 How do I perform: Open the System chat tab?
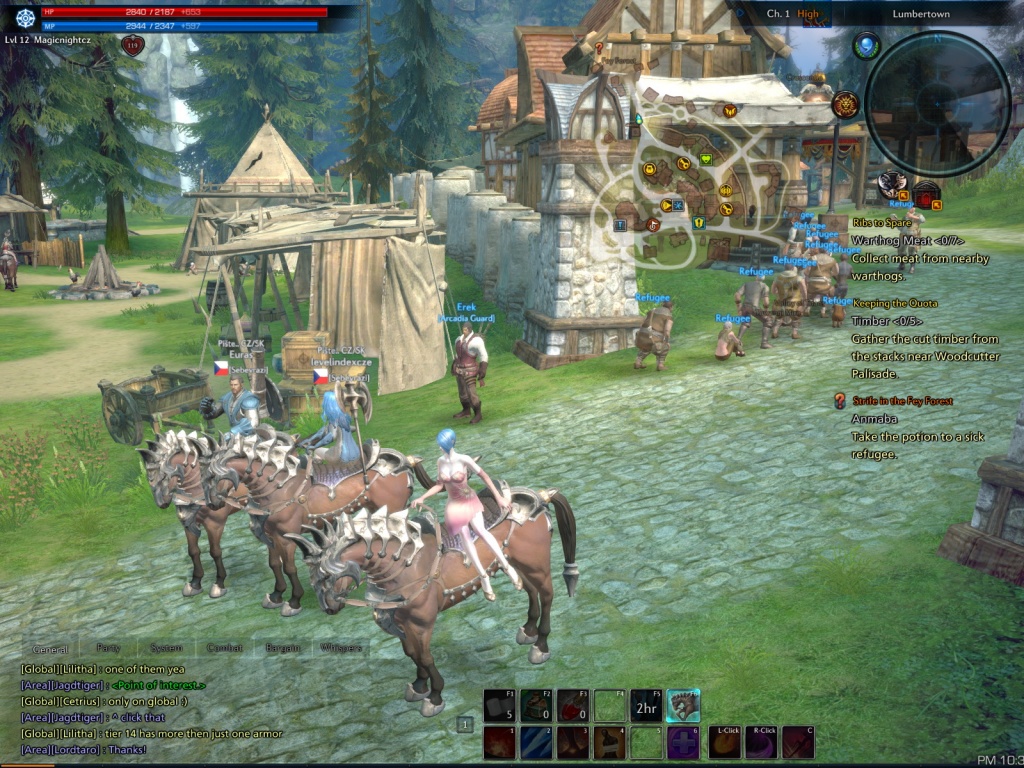click(x=166, y=648)
